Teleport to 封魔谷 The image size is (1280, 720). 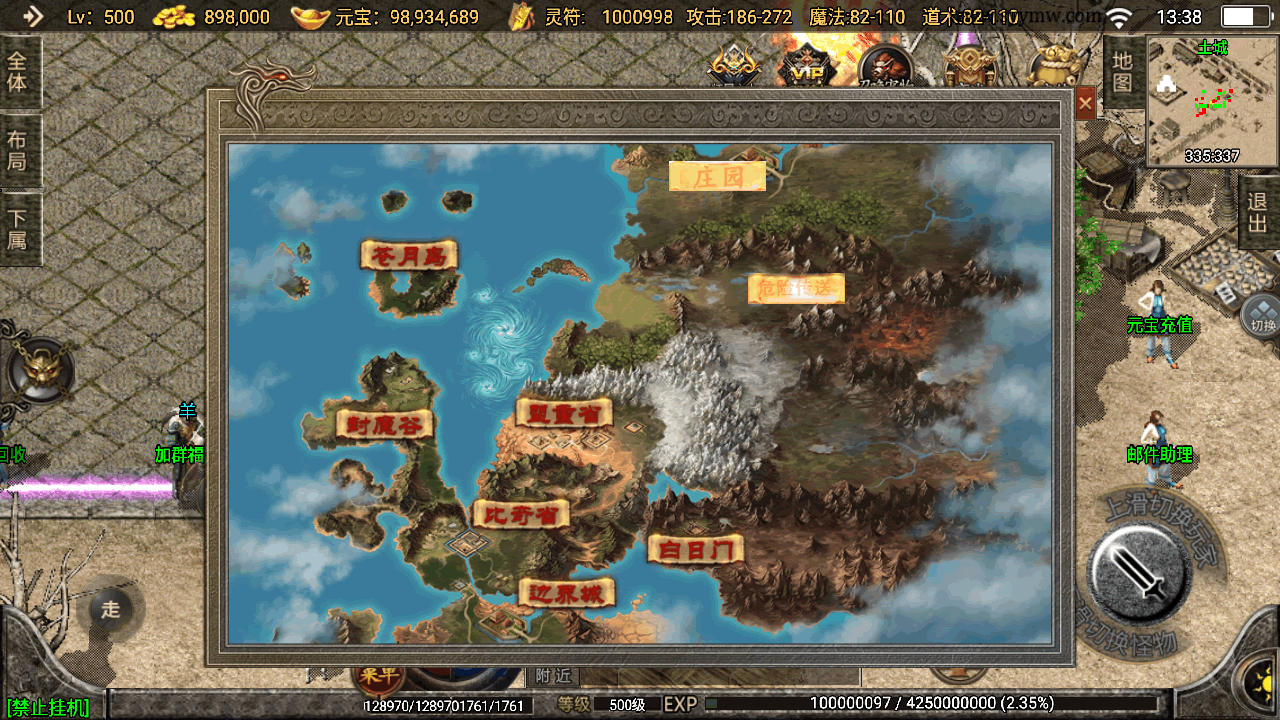384,424
